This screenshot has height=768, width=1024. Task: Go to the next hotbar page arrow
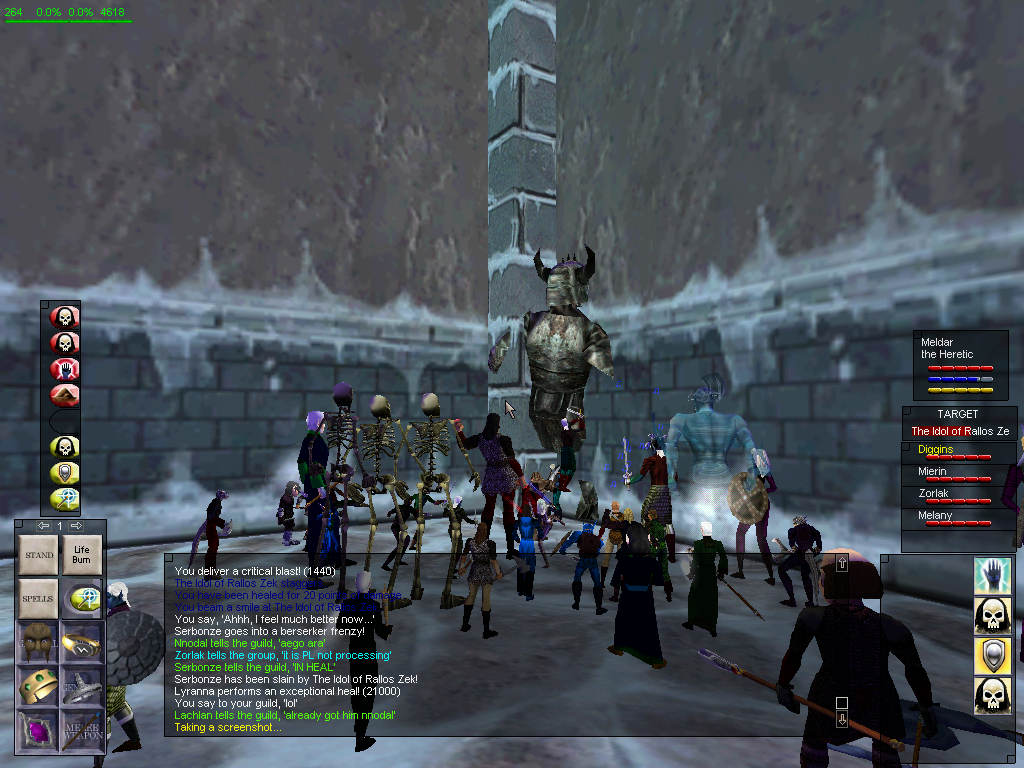76,526
